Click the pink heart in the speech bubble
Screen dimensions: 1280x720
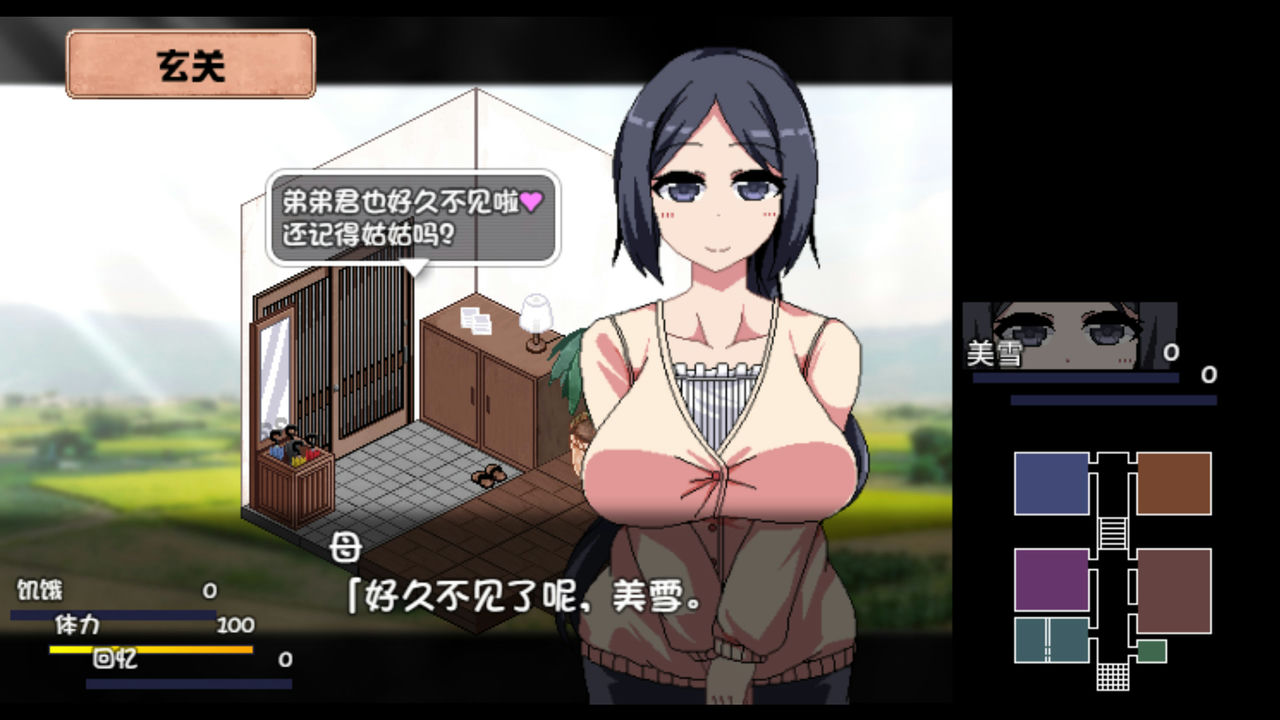point(532,202)
